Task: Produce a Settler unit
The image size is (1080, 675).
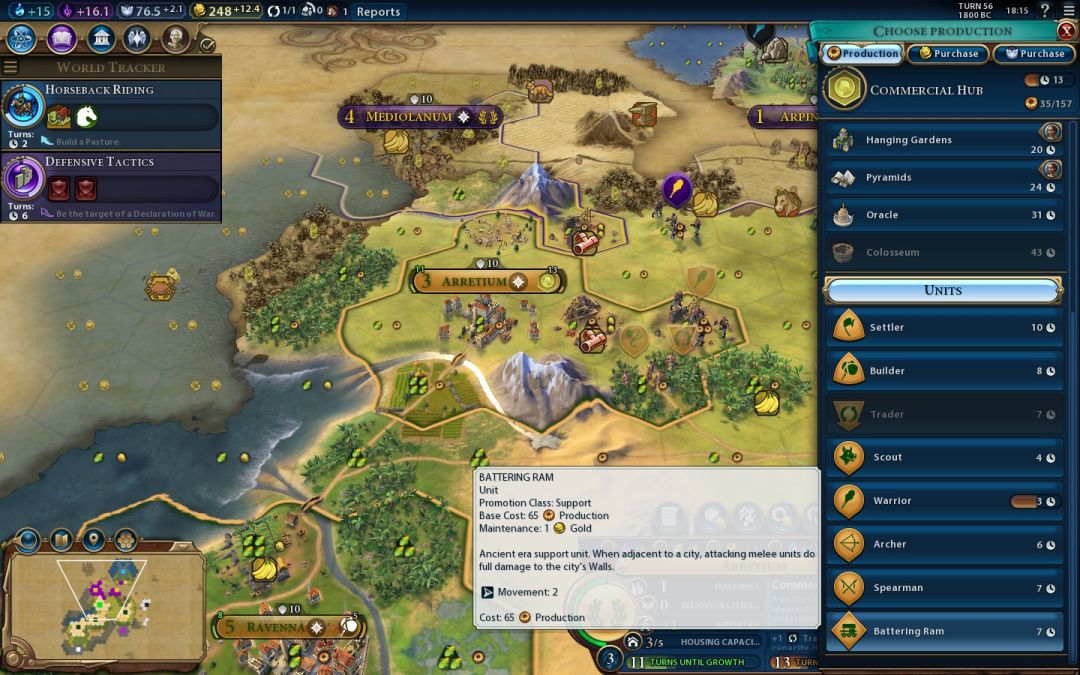Action: tap(944, 327)
